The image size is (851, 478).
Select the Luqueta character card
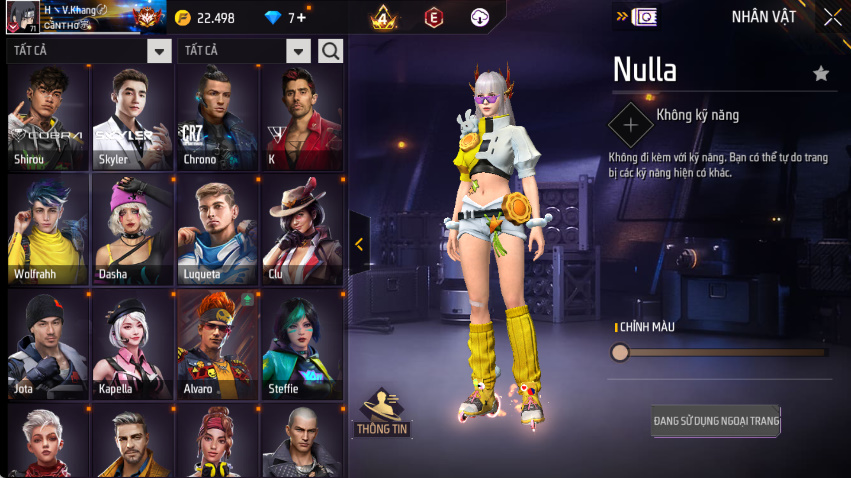coord(217,231)
